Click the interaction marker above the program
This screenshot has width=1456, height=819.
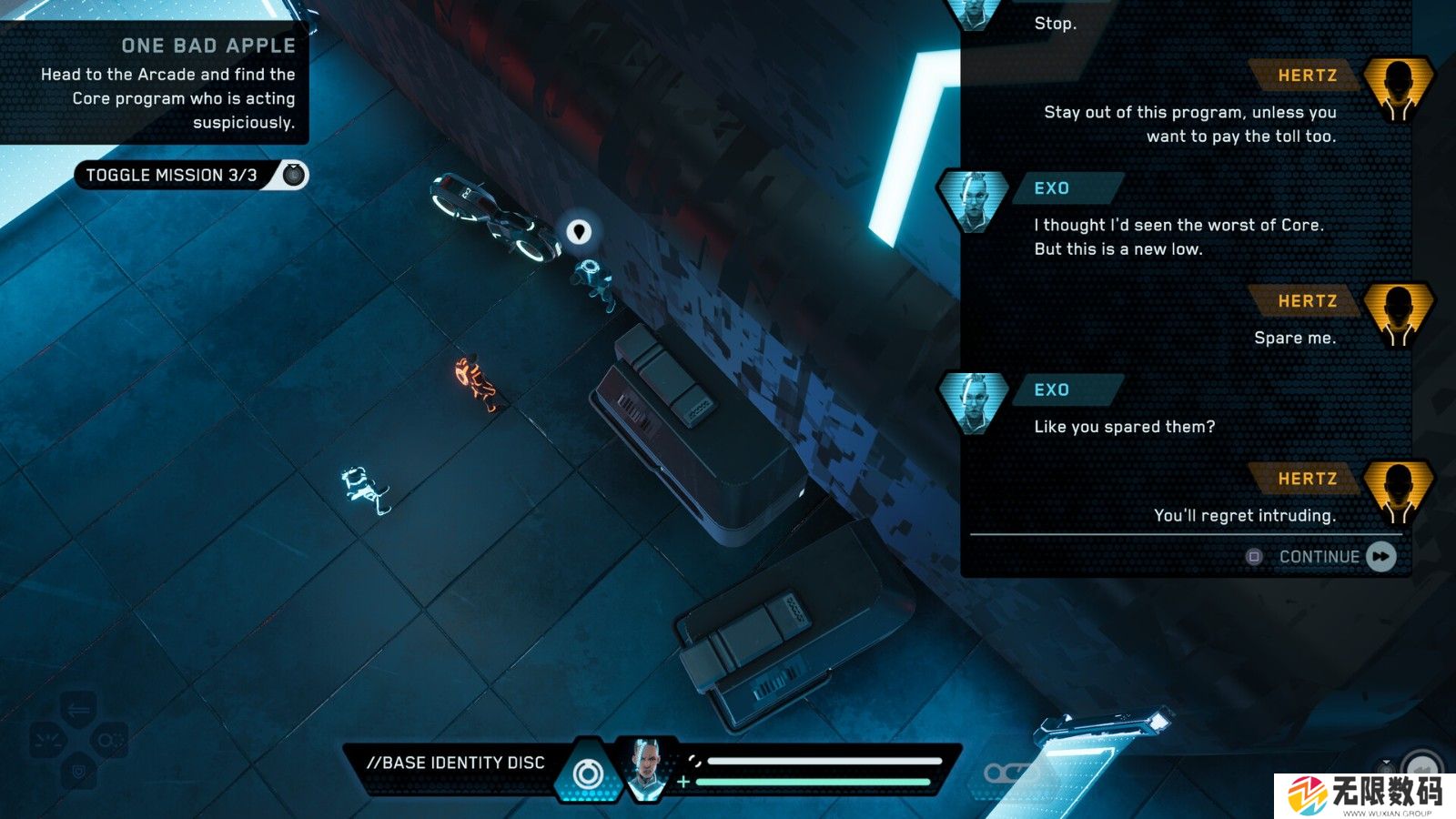pyautogui.click(x=579, y=232)
